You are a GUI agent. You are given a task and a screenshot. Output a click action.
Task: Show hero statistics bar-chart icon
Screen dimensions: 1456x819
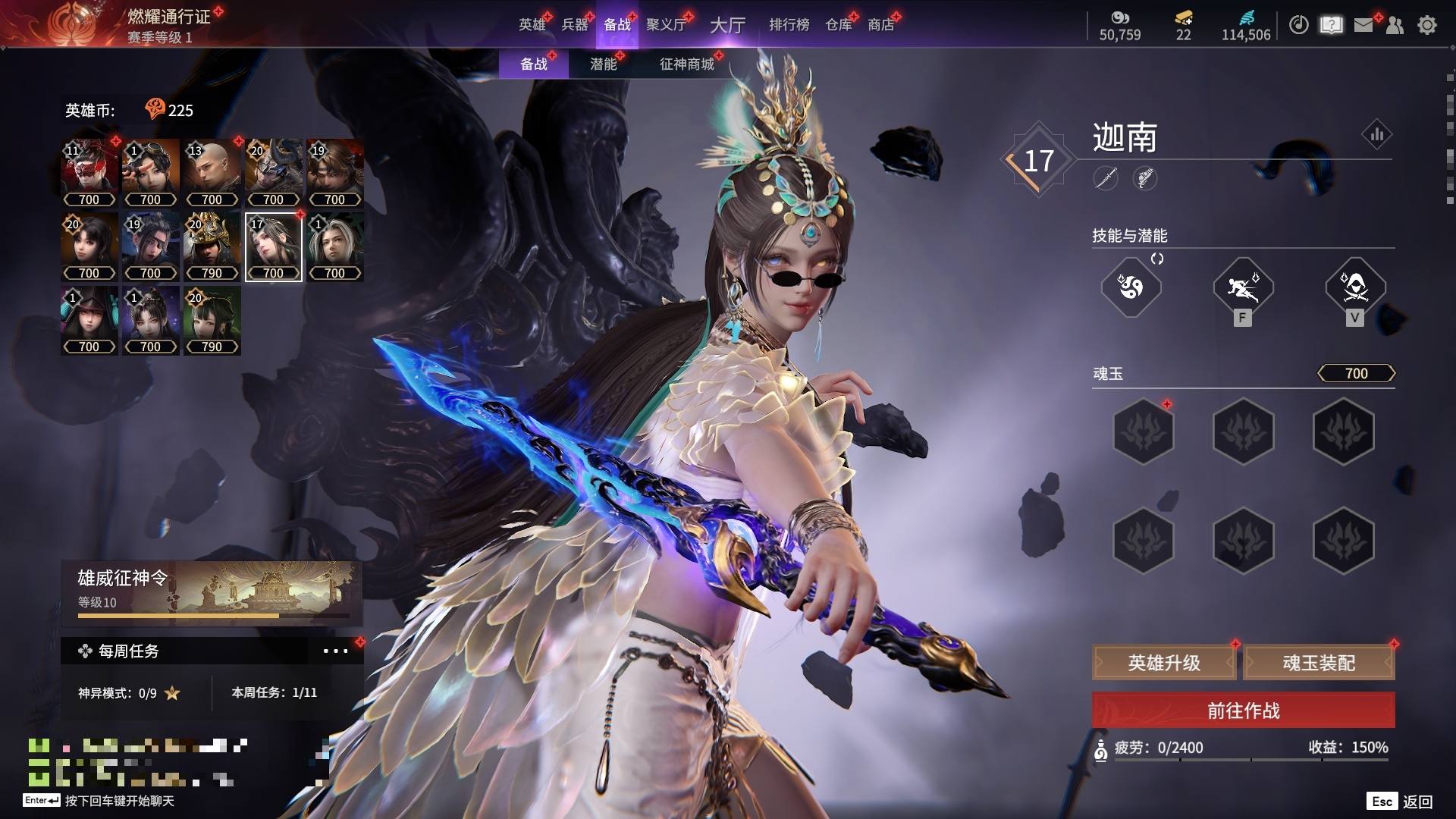1376,135
